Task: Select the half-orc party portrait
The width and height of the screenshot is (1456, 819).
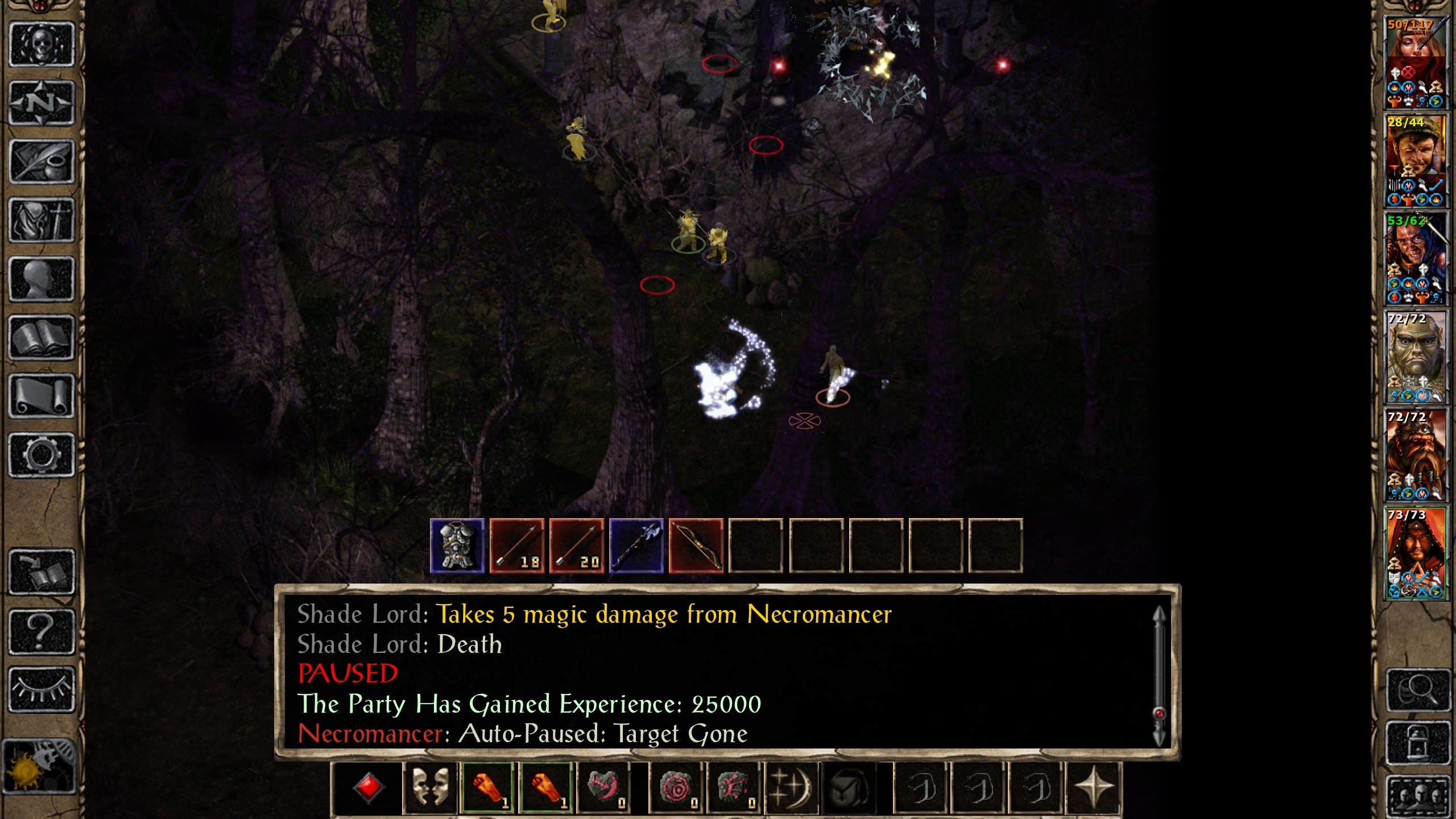Action: point(1415,357)
